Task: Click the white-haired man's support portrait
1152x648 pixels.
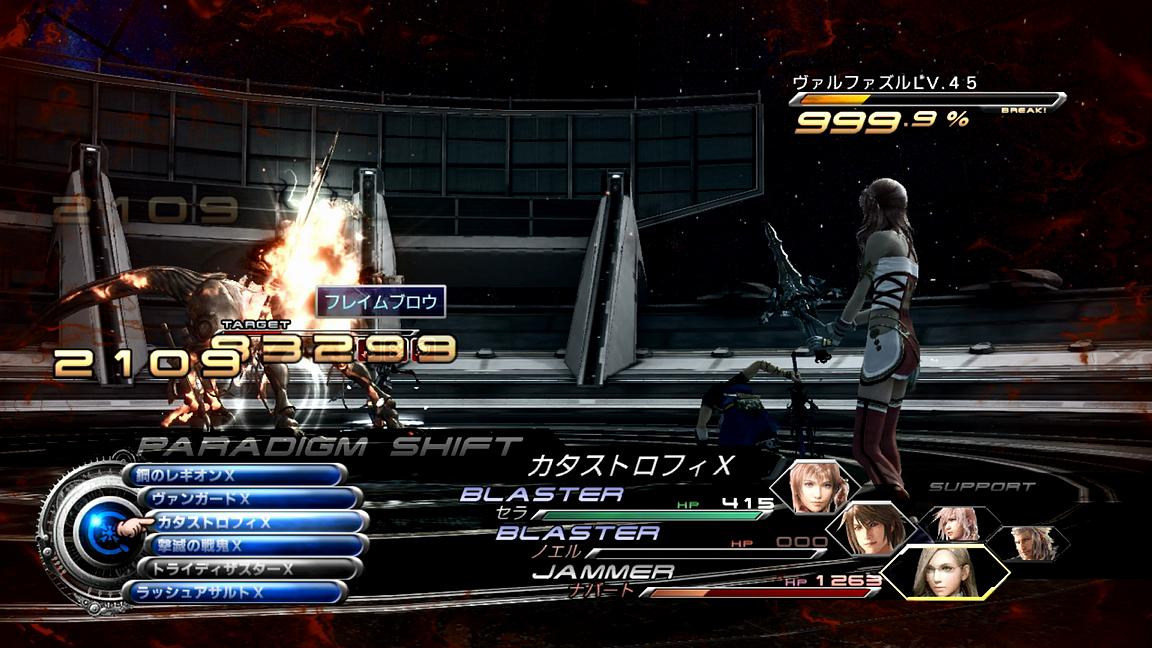Action: 1032,543
